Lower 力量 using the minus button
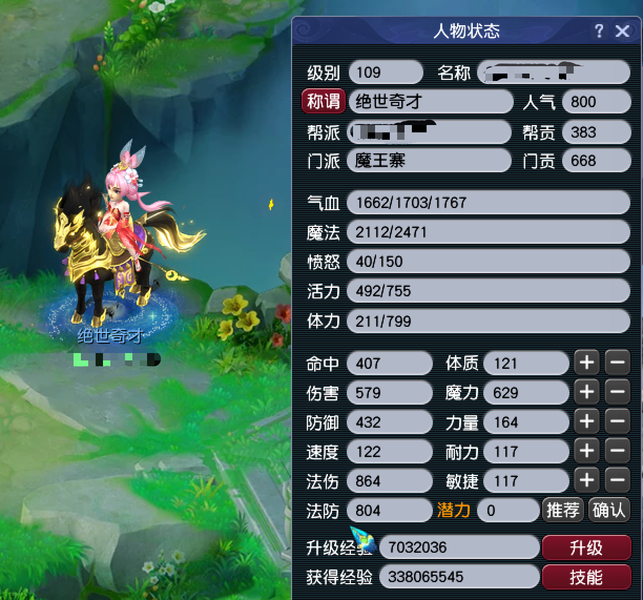The image size is (643, 600). [x=617, y=422]
